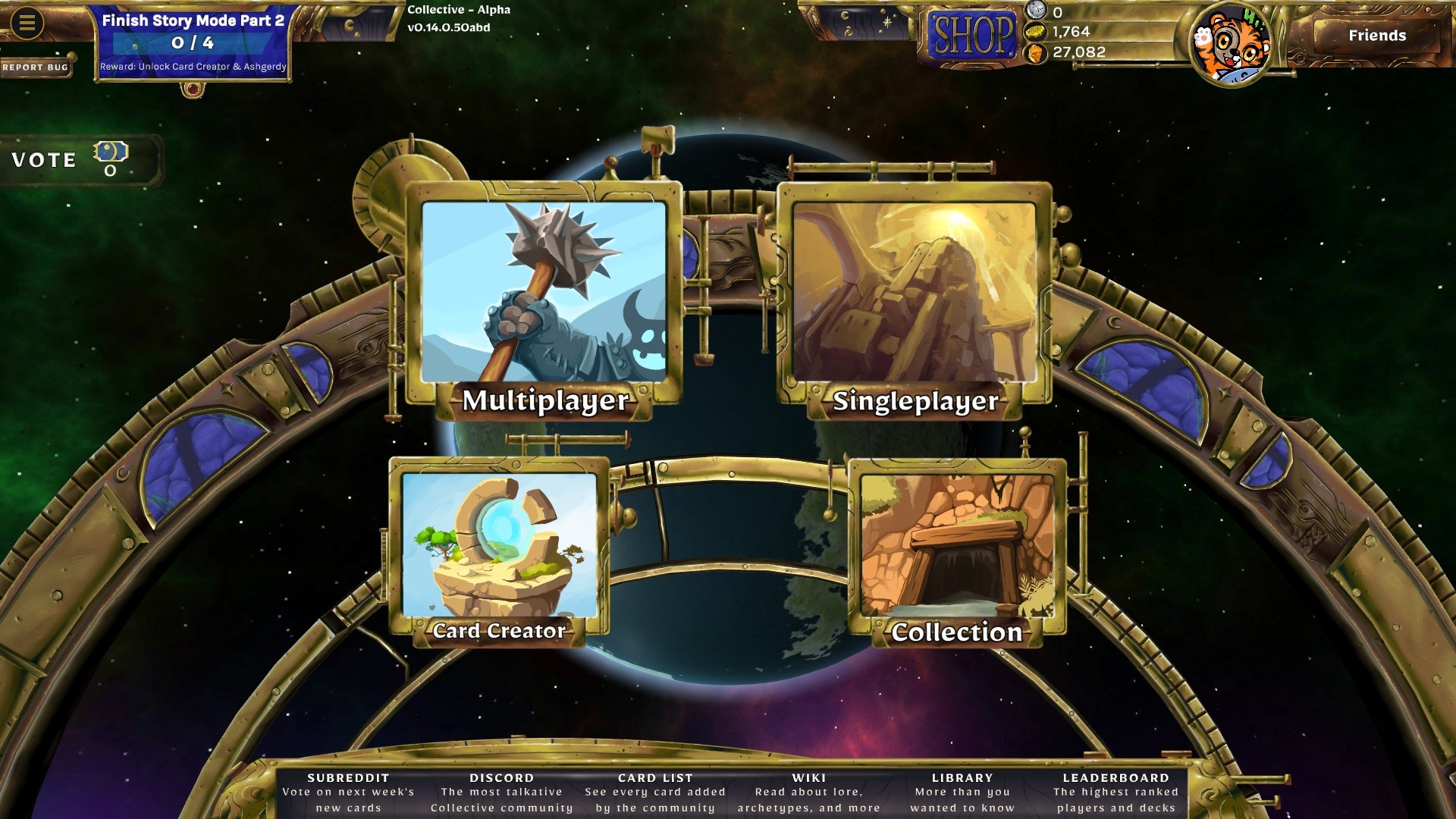Image resolution: width=1456 pixels, height=819 pixels.
Task: Open the Friends panel
Action: click(x=1376, y=35)
